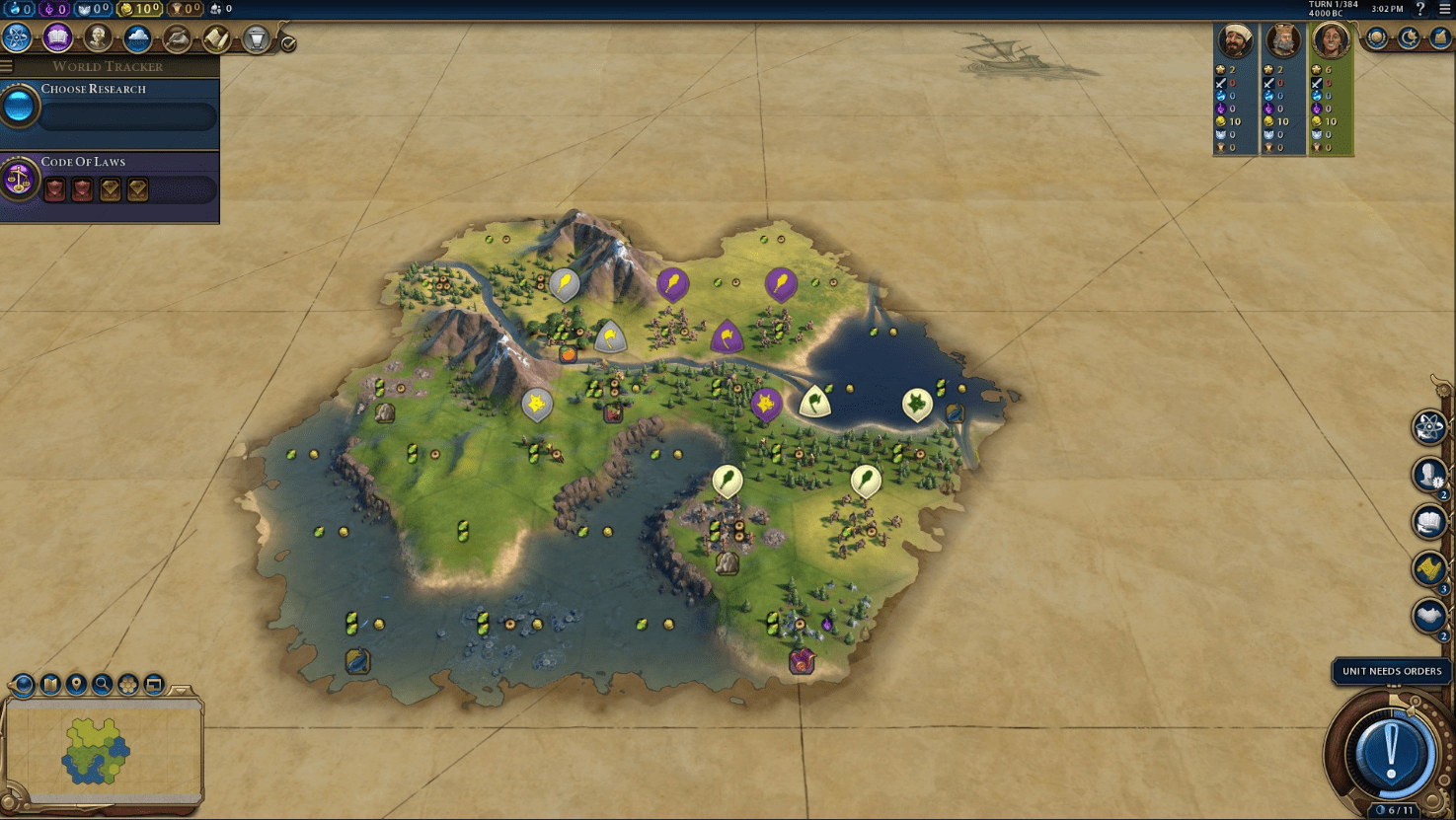Click the 6/11 movement progress indicator
Screen dimensions: 1456x820
1393,807
